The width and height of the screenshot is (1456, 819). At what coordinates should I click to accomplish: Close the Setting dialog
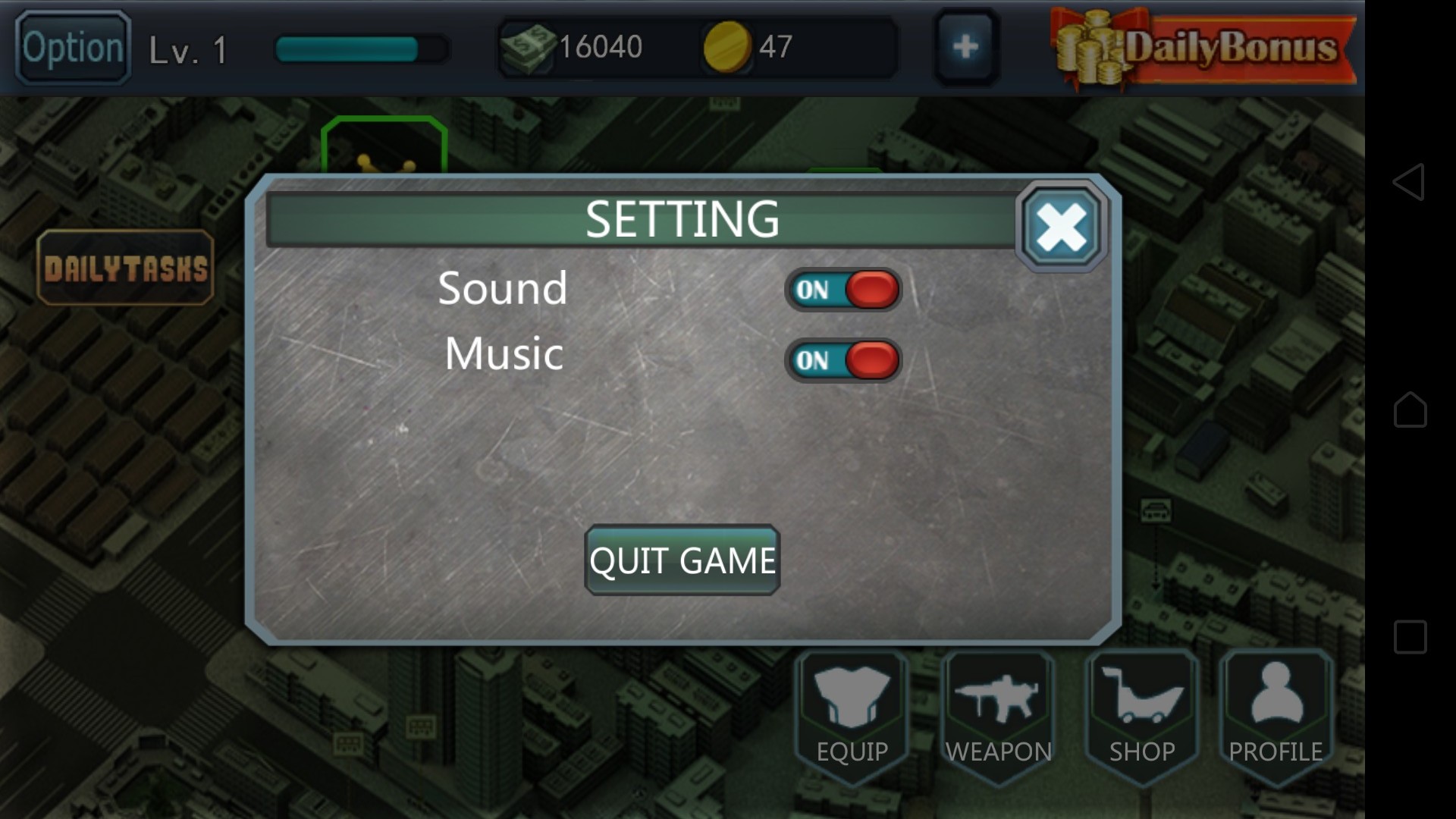point(1061,227)
